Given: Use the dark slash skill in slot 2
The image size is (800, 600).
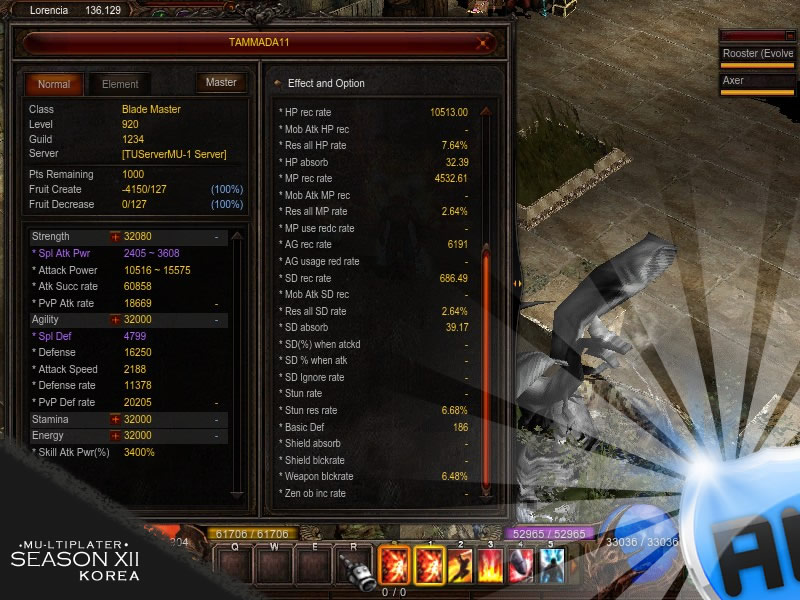Looking at the screenshot, I should pos(461,566).
